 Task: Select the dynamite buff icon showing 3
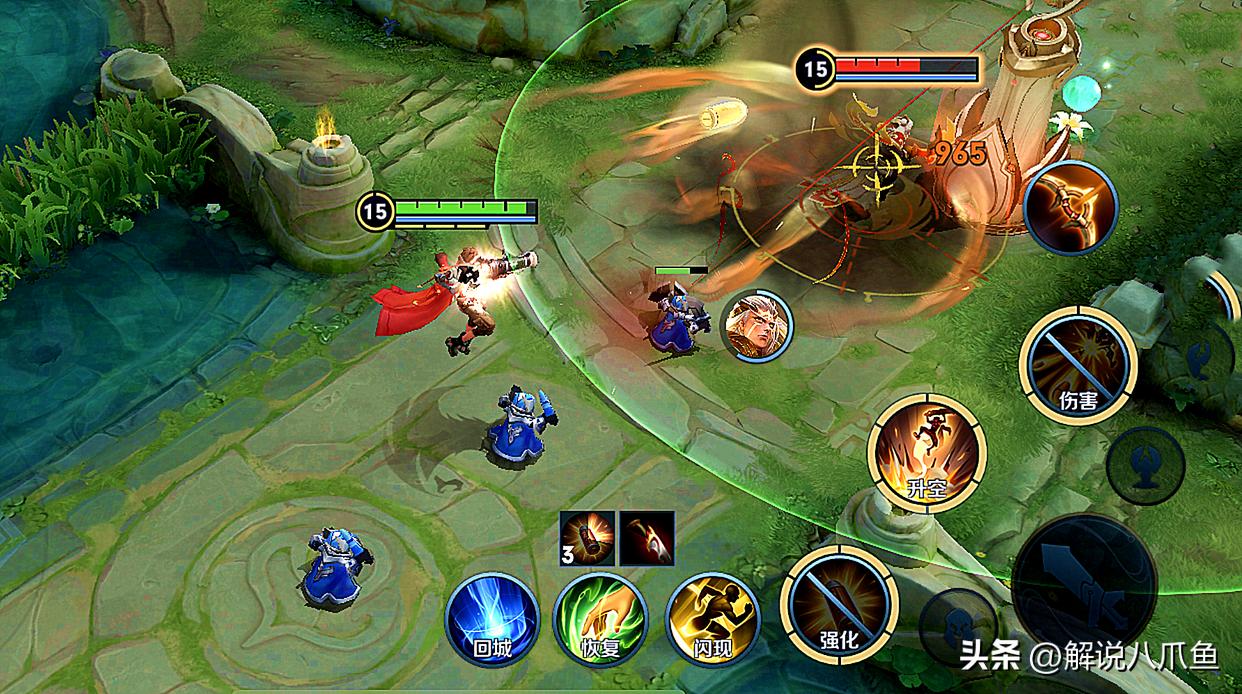587,538
